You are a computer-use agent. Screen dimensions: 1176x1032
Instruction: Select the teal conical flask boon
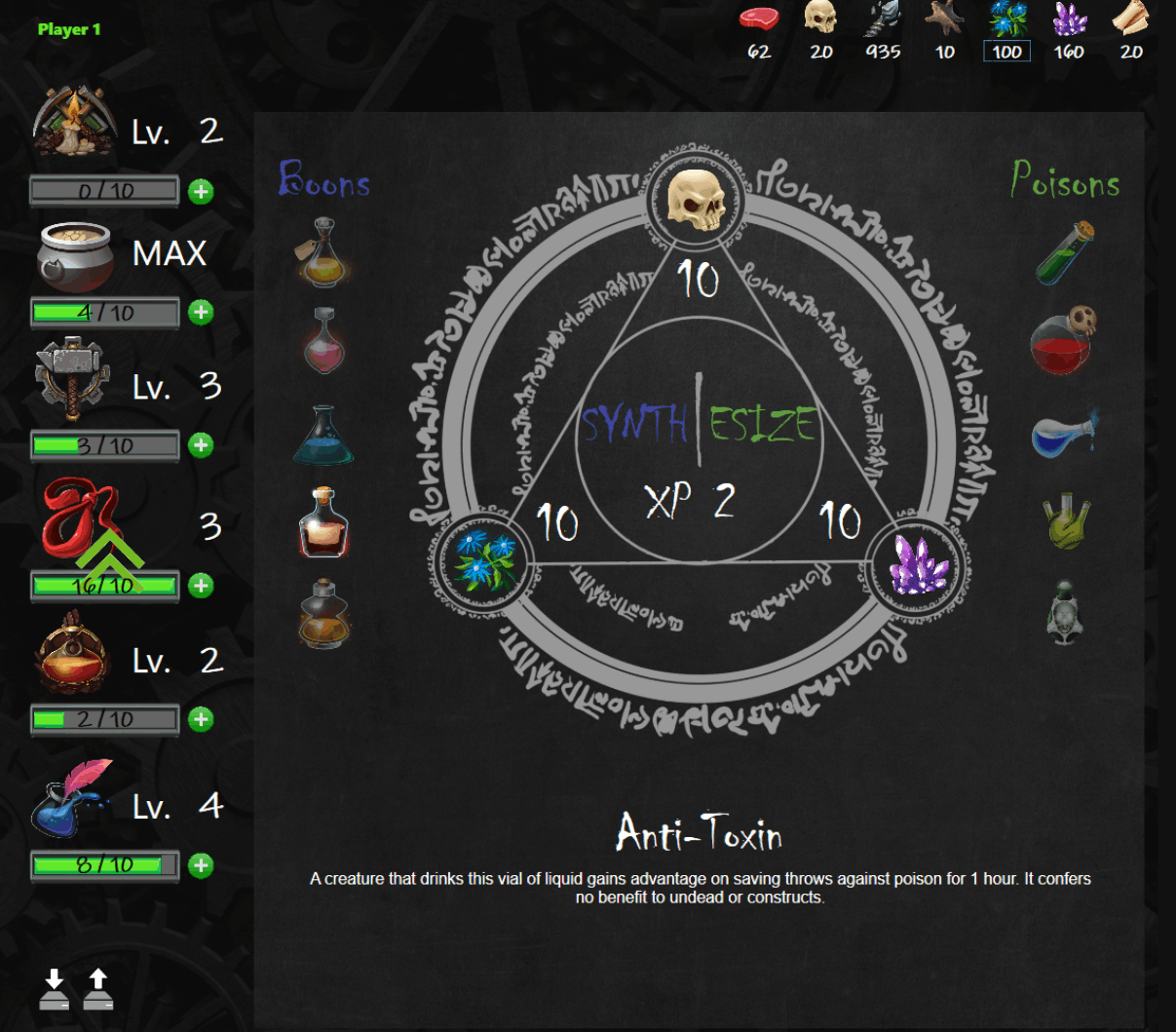point(322,436)
